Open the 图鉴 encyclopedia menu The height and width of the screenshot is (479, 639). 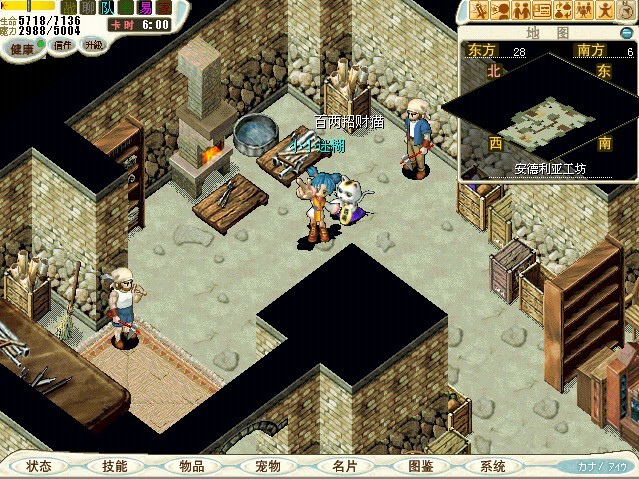tap(420, 466)
